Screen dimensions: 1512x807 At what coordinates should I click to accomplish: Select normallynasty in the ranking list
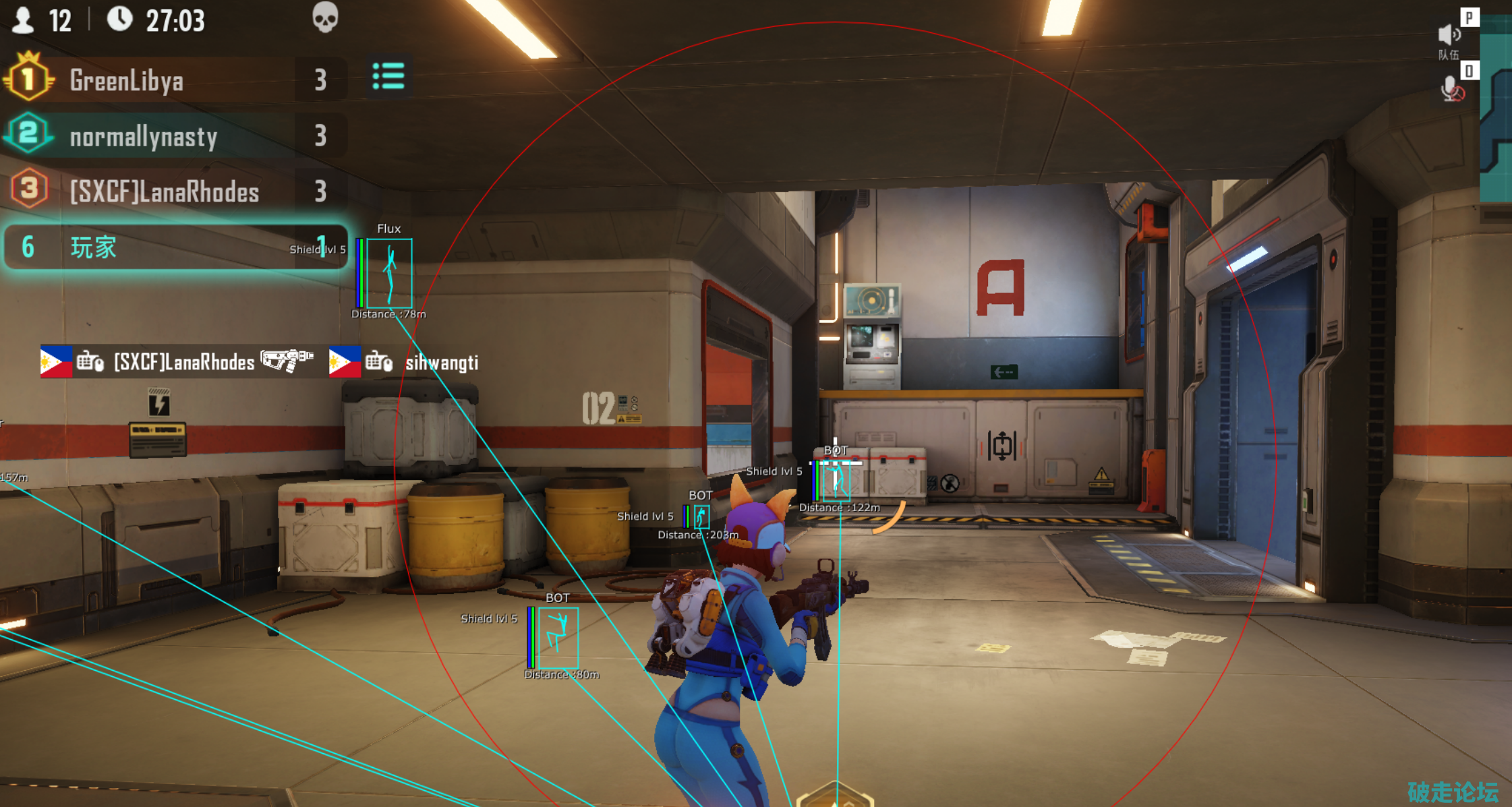coord(174,136)
